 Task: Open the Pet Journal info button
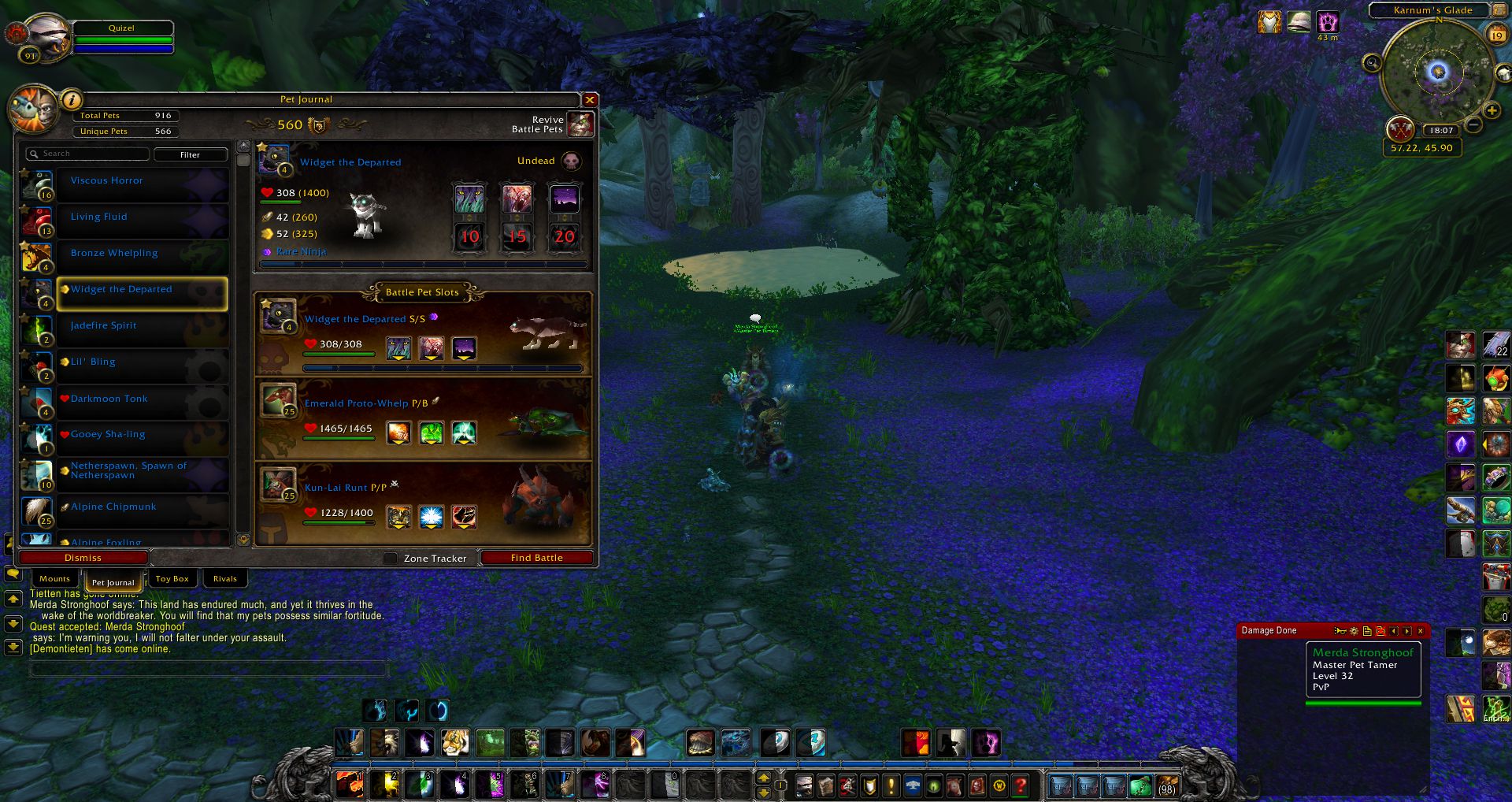pos(71,100)
